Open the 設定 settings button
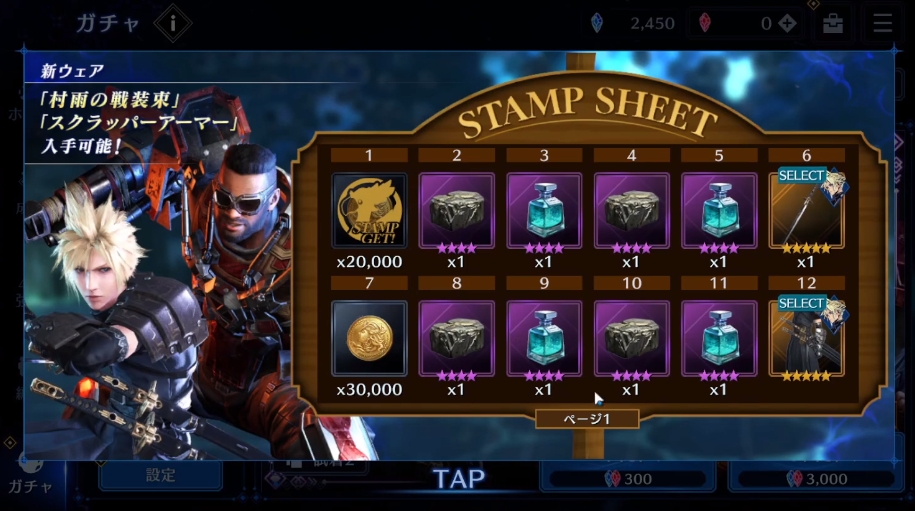The width and height of the screenshot is (915, 511). [x=160, y=476]
